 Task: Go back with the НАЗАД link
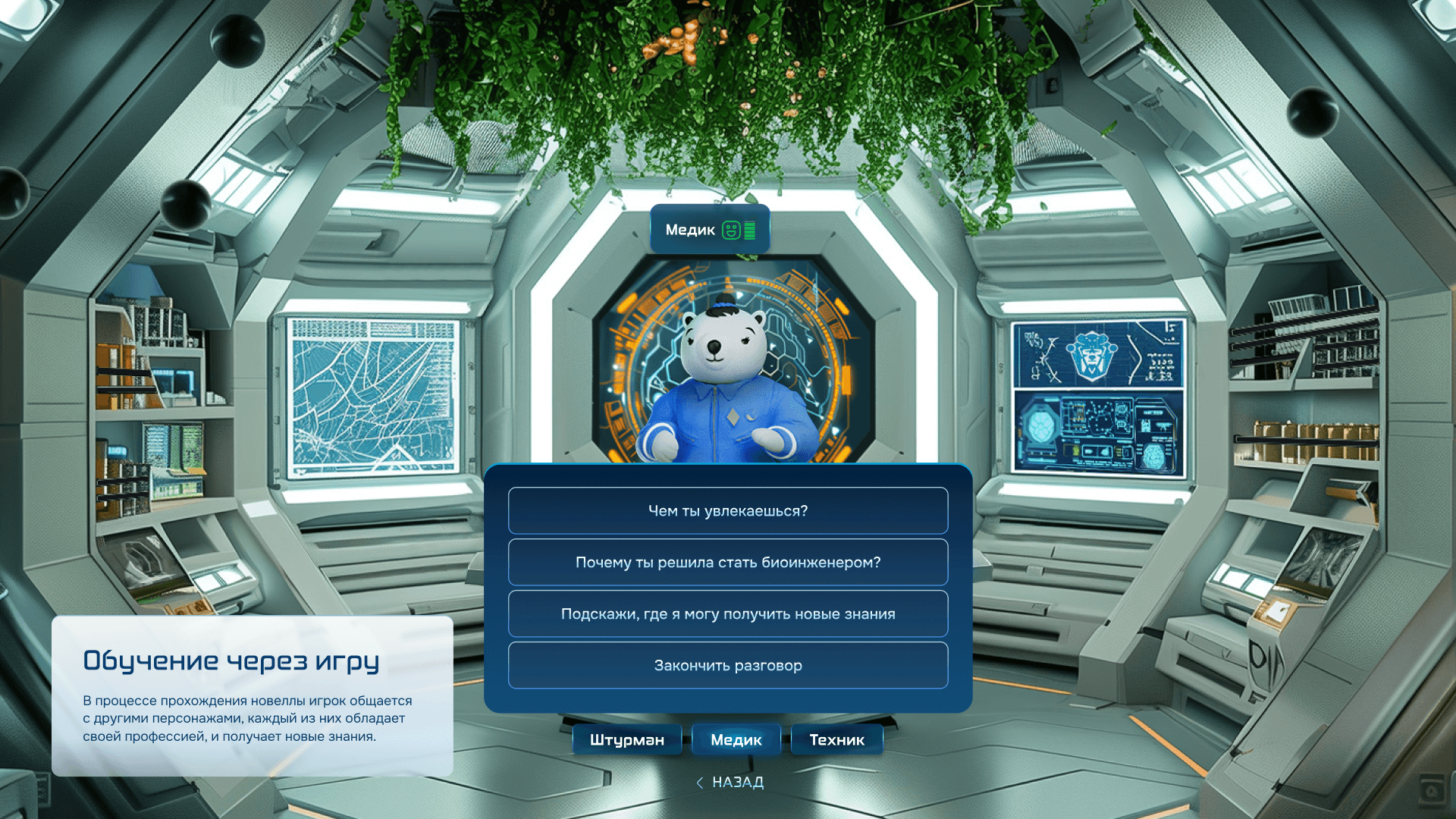tap(730, 783)
